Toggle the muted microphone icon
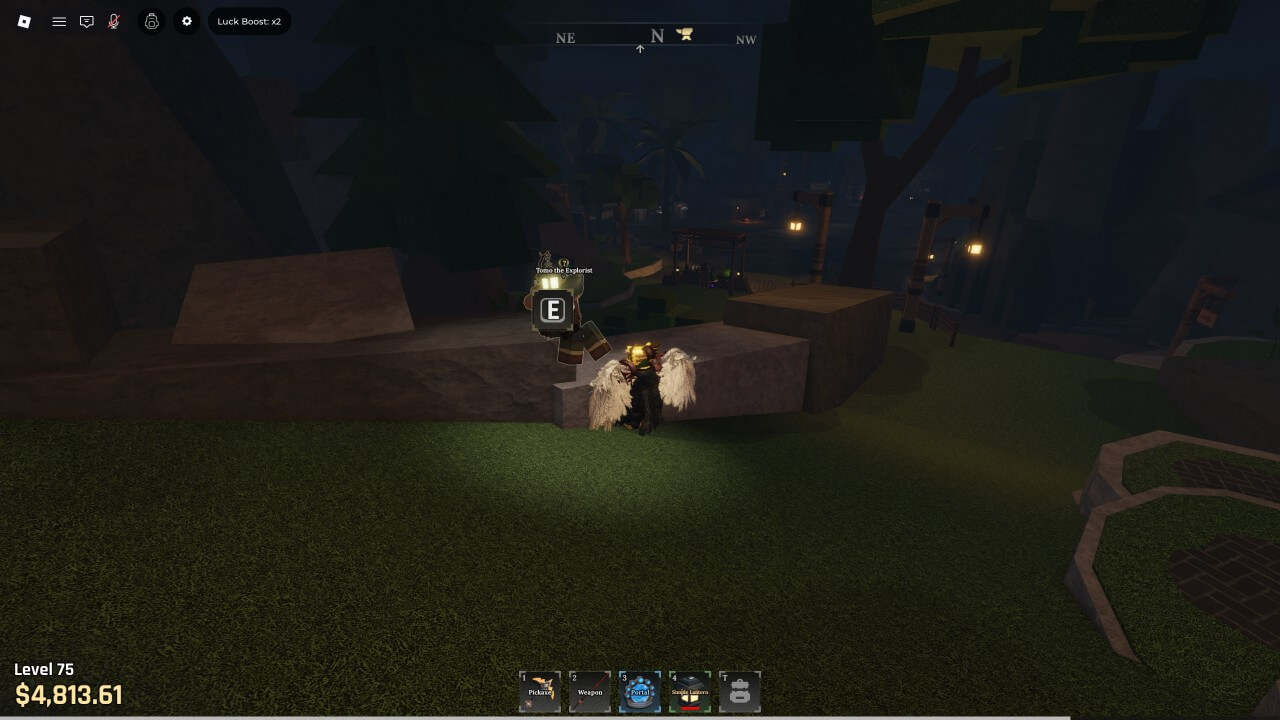The width and height of the screenshot is (1280, 720). click(x=114, y=21)
